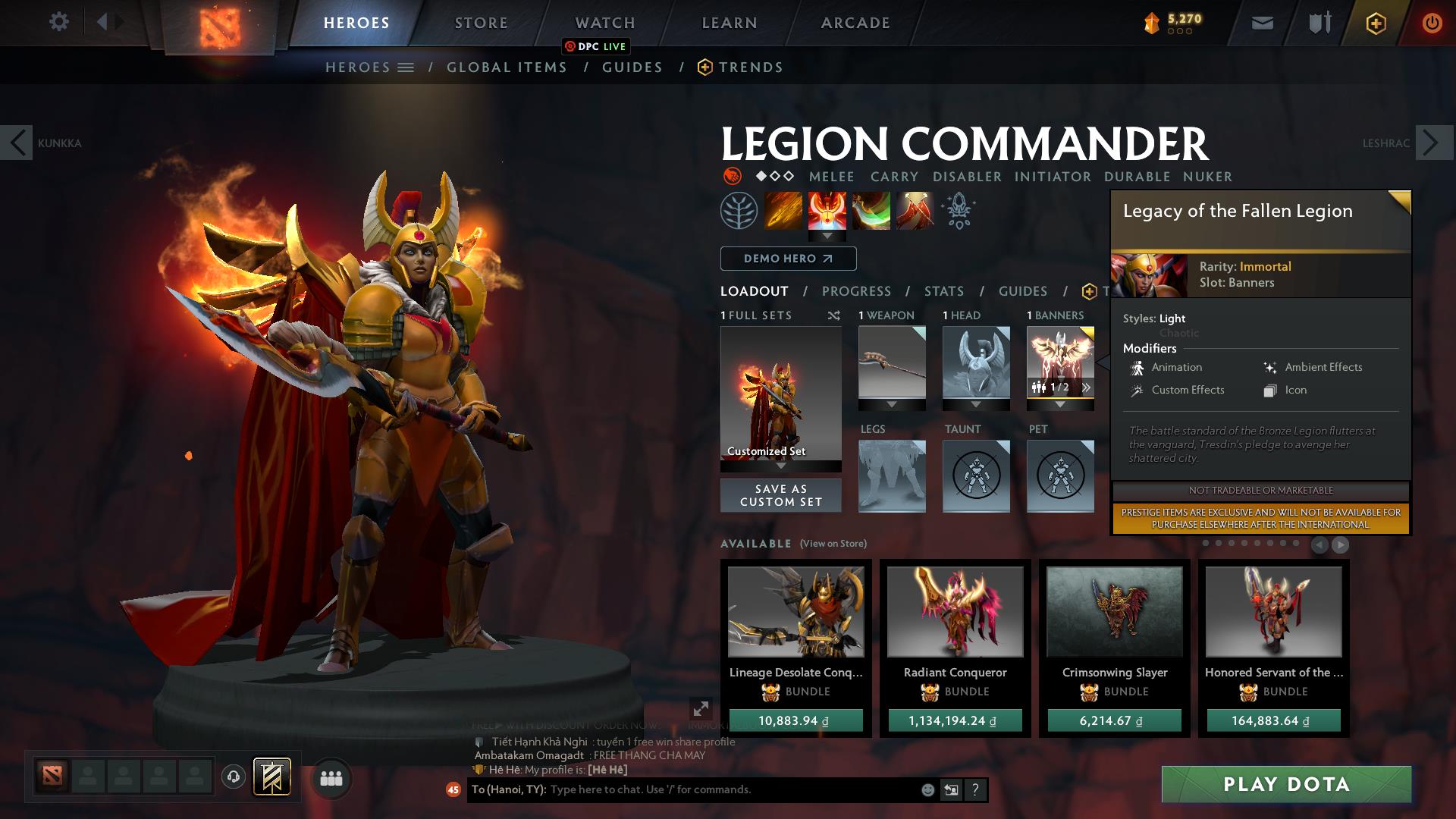Screen dimensions: 1456x819
Task: Open the WATCH menu
Action: [604, 22]
